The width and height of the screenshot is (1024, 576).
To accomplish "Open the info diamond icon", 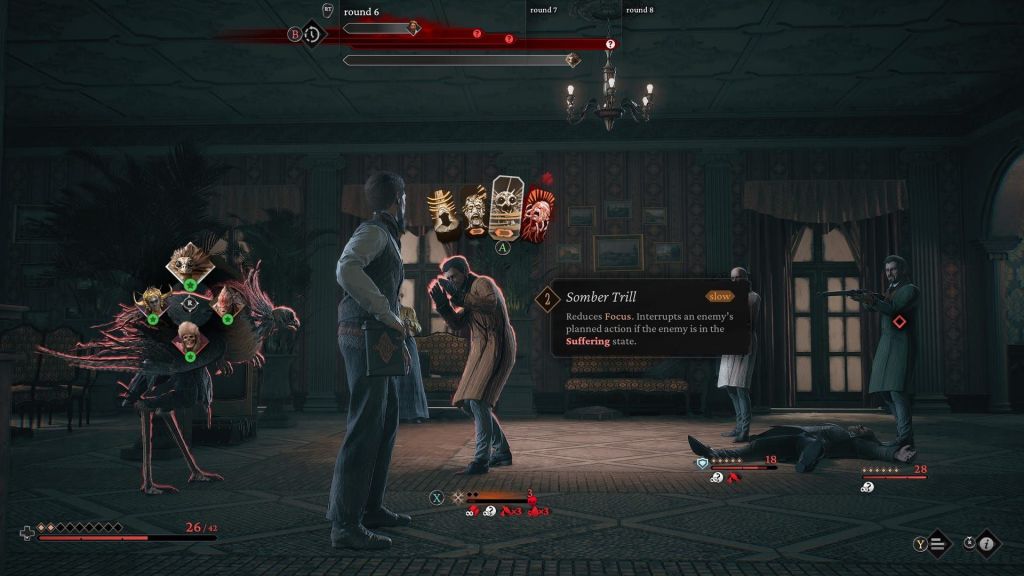I will (x=987, y=544).
